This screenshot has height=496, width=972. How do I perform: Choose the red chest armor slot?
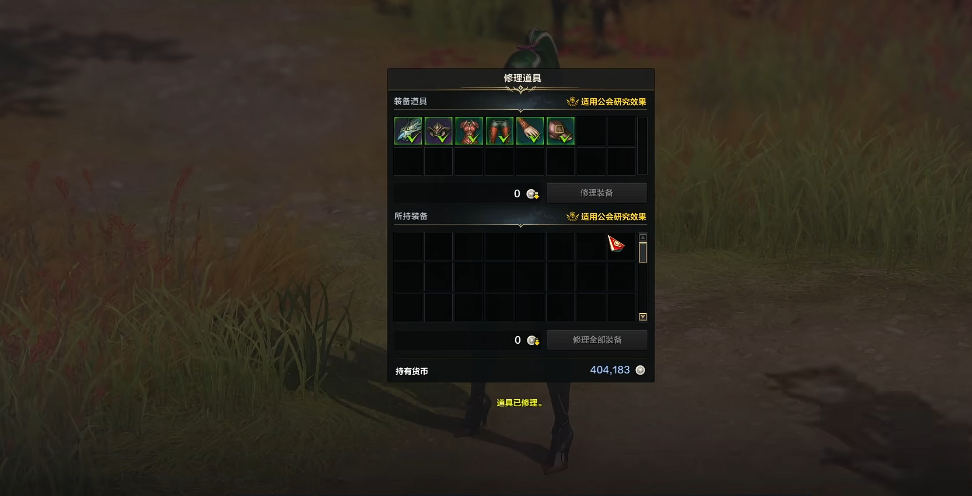coord(469,131)
